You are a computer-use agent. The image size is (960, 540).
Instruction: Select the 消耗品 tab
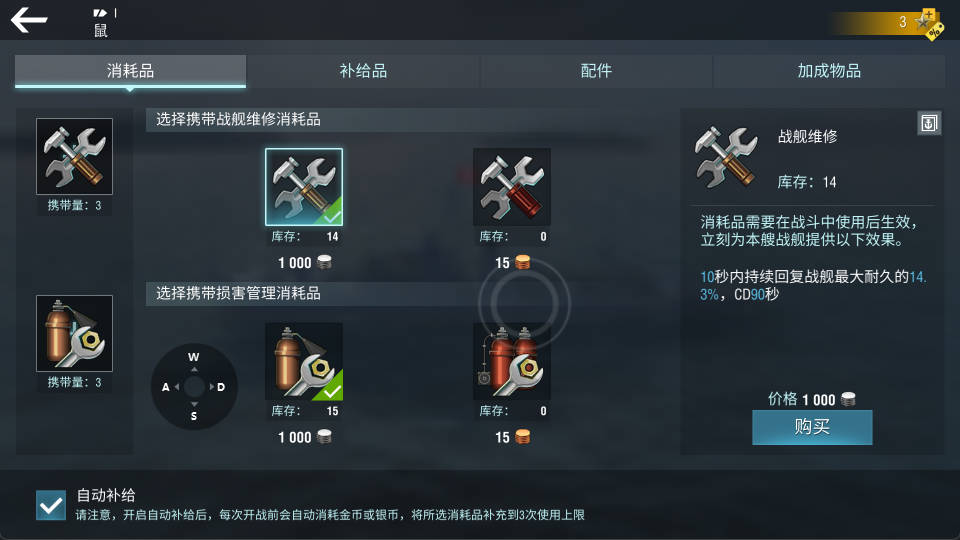(x=131, y=71)
